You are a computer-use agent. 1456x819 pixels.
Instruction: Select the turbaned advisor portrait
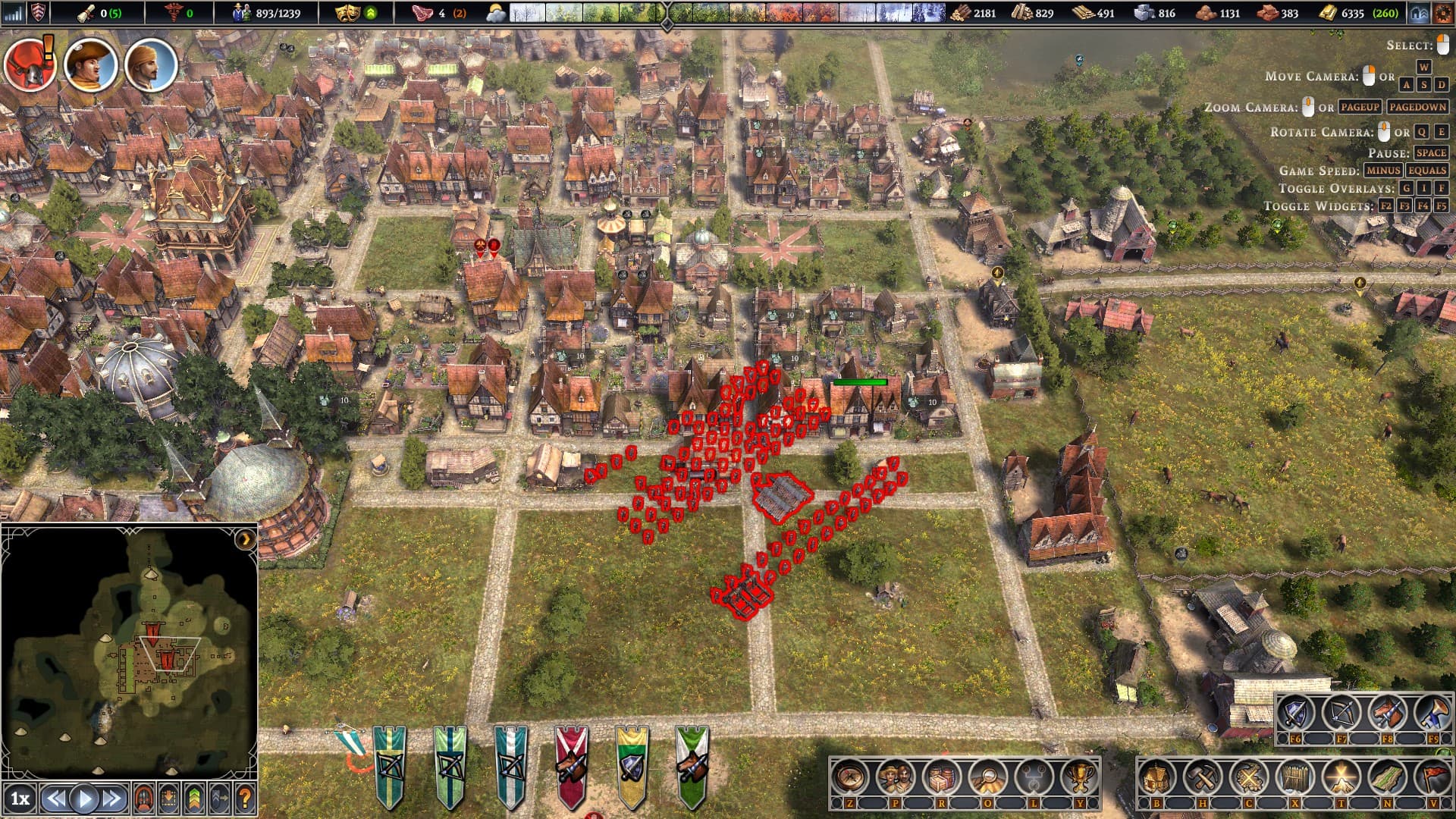click(151, 65)
